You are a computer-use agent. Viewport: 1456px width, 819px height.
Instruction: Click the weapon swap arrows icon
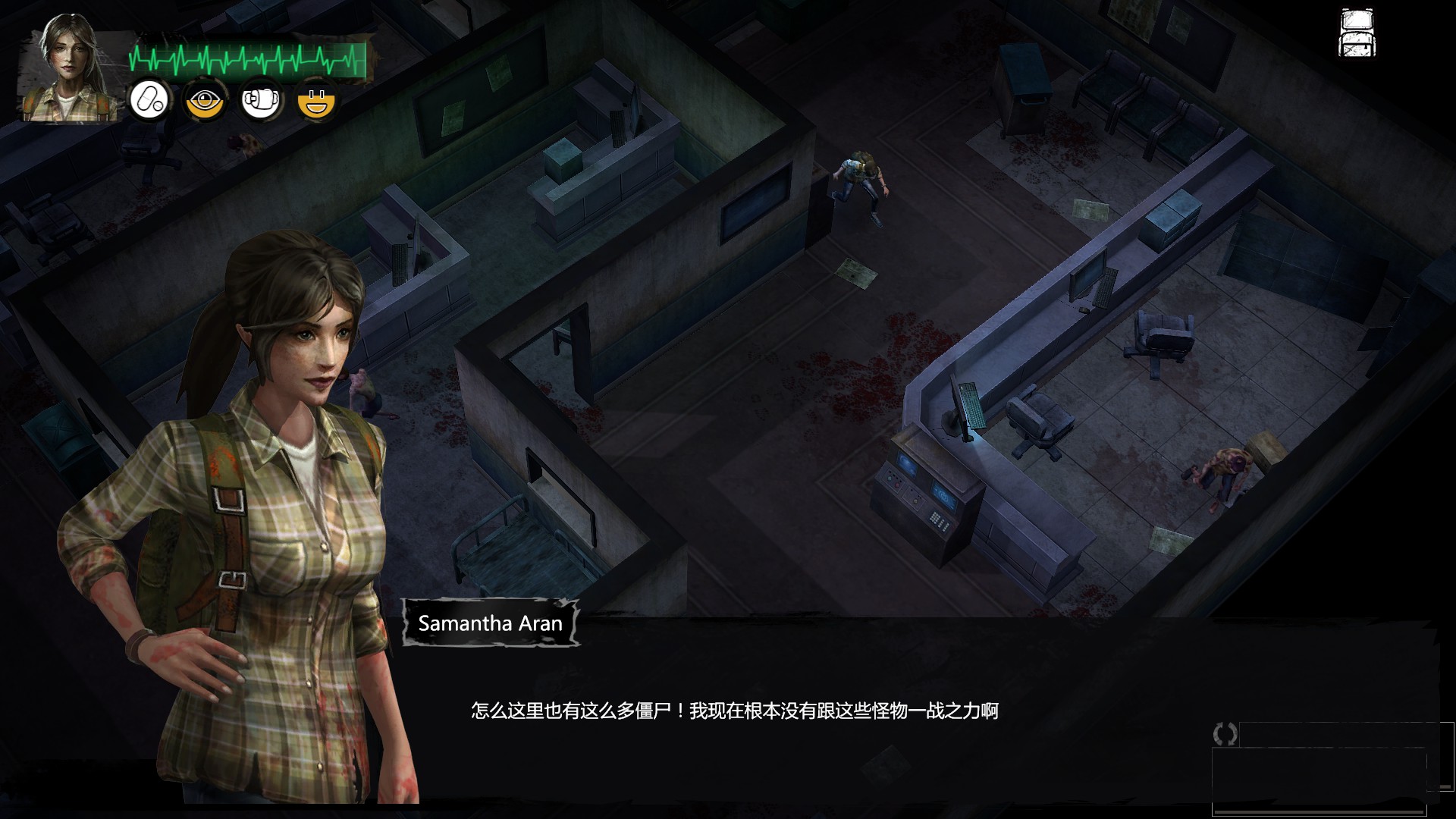click(1225, 733)
